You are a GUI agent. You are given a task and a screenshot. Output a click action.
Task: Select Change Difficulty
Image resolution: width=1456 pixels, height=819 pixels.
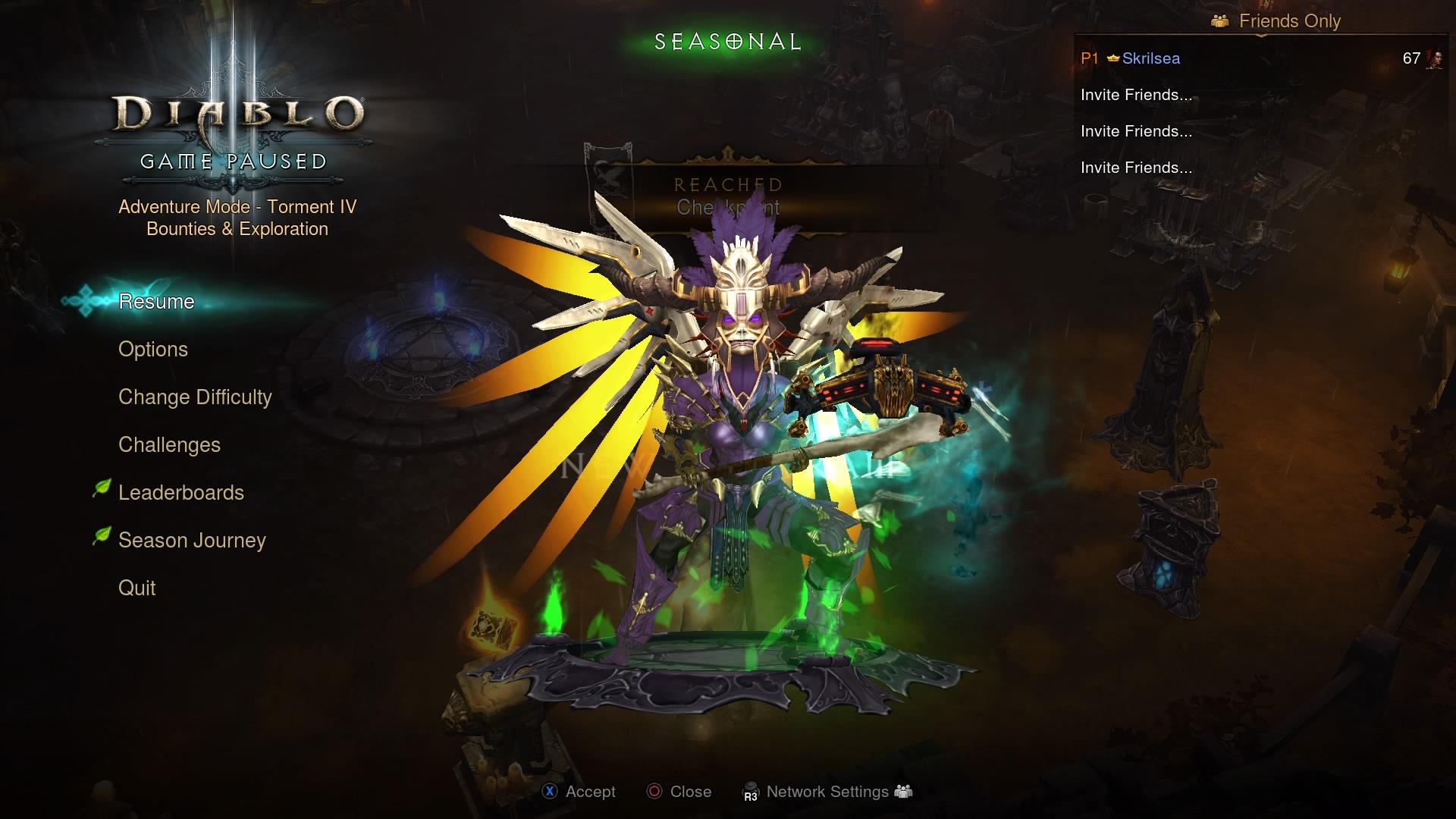(195, 397)
